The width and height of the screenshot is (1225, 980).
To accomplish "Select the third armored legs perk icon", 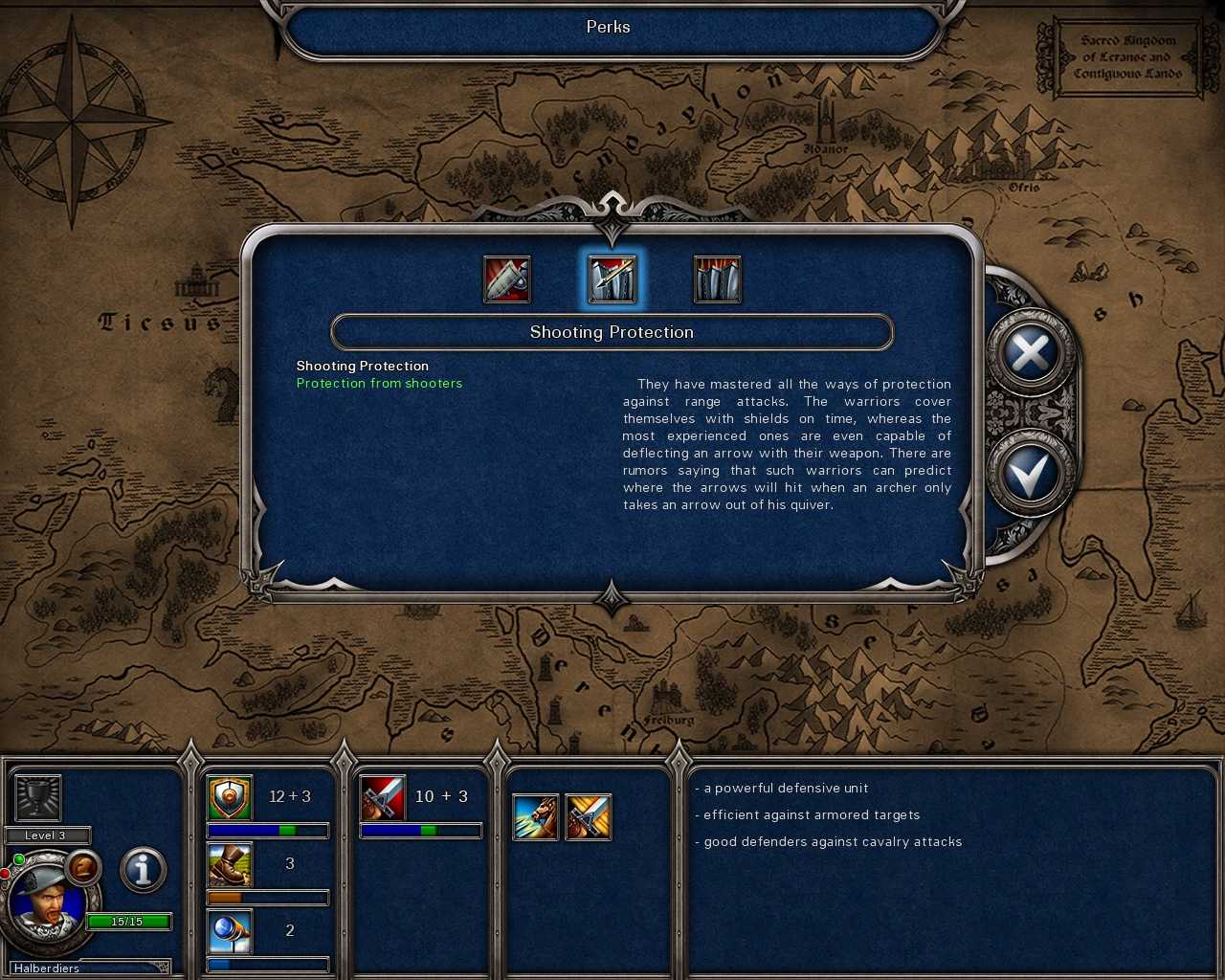I will pyautogui.click(x=717, y=278).
